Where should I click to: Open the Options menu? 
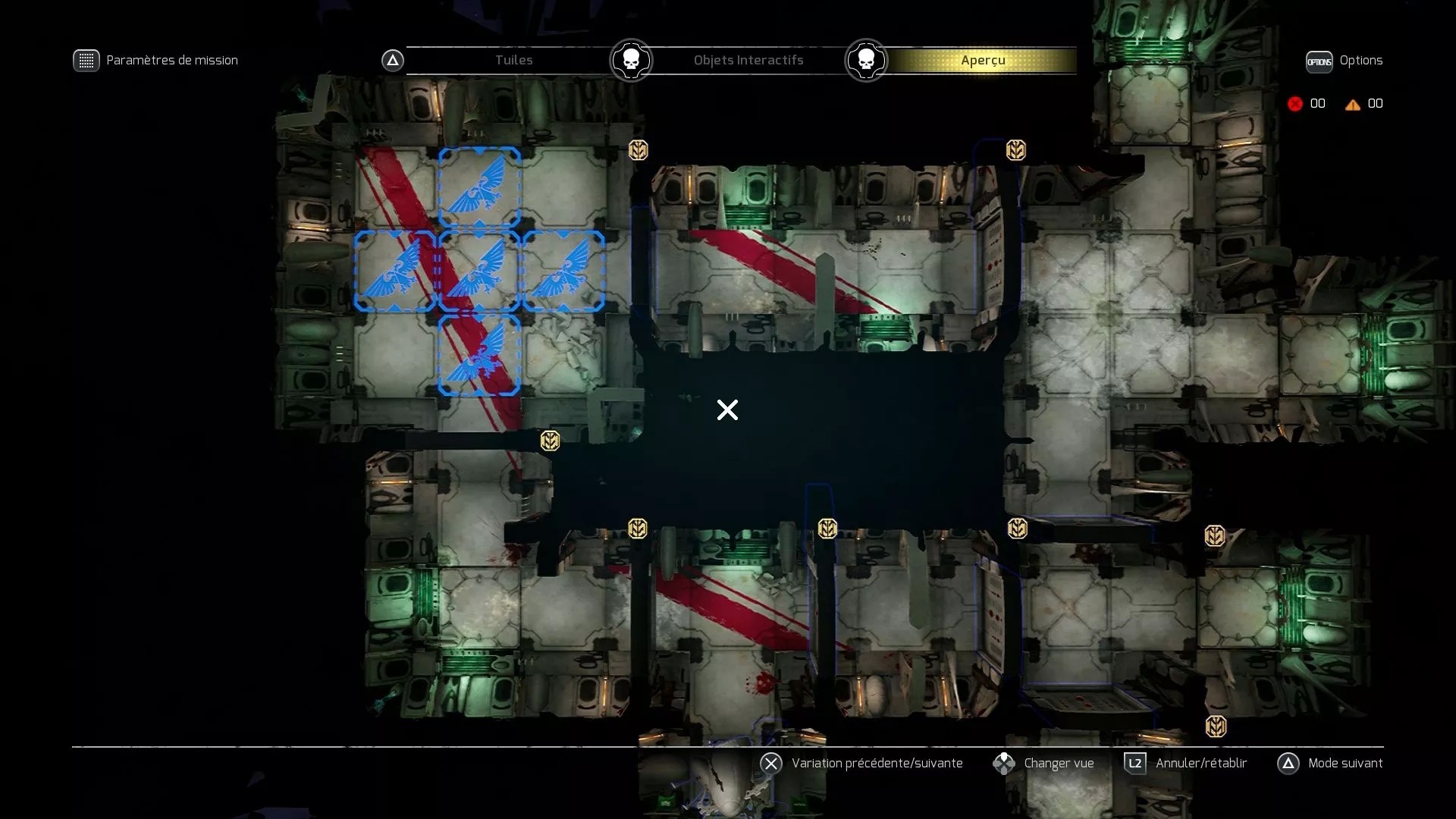tap(1319, 61)
